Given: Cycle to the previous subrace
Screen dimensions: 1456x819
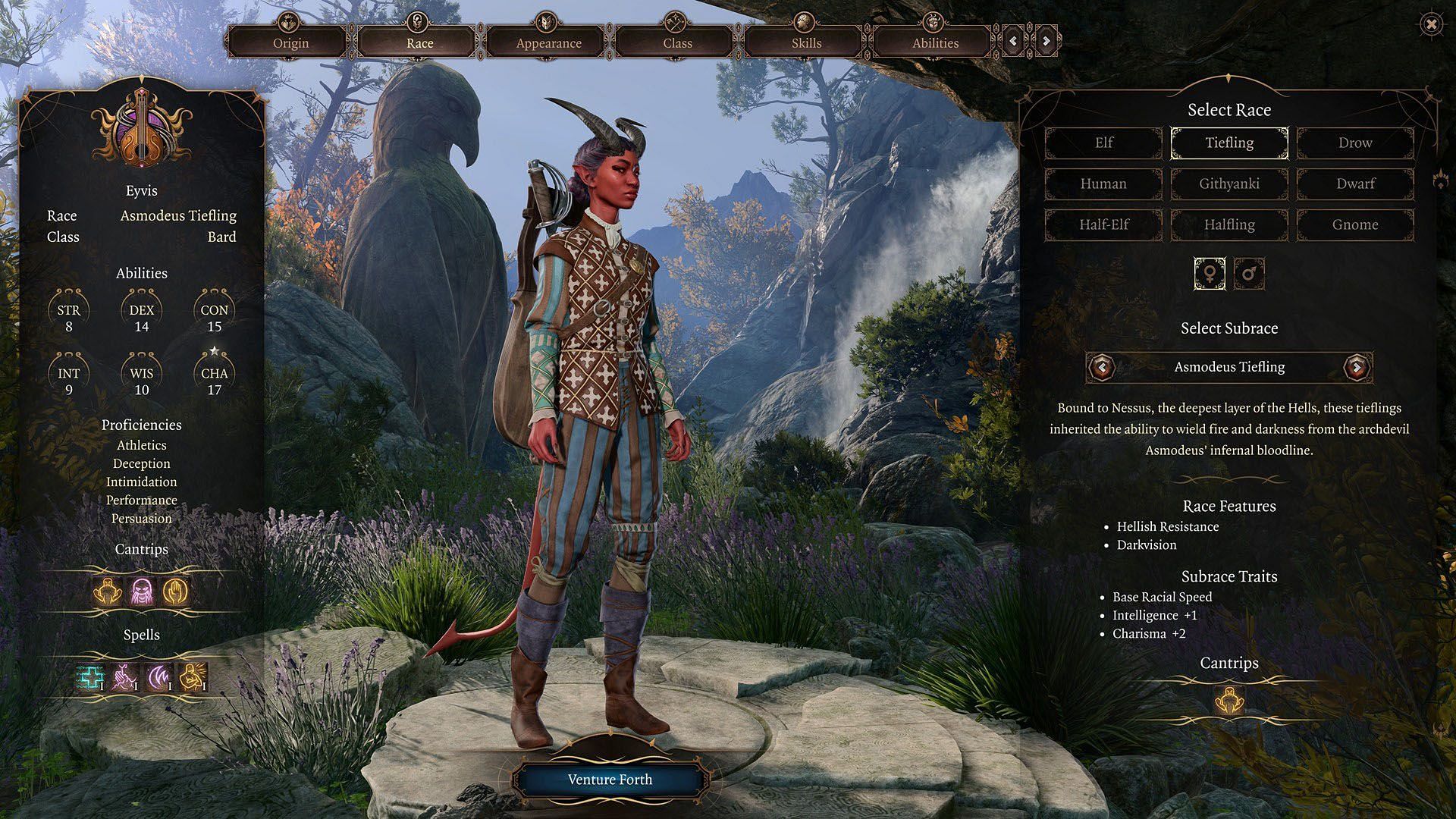Looking at the screenshot, I should tap(1102, 368).
